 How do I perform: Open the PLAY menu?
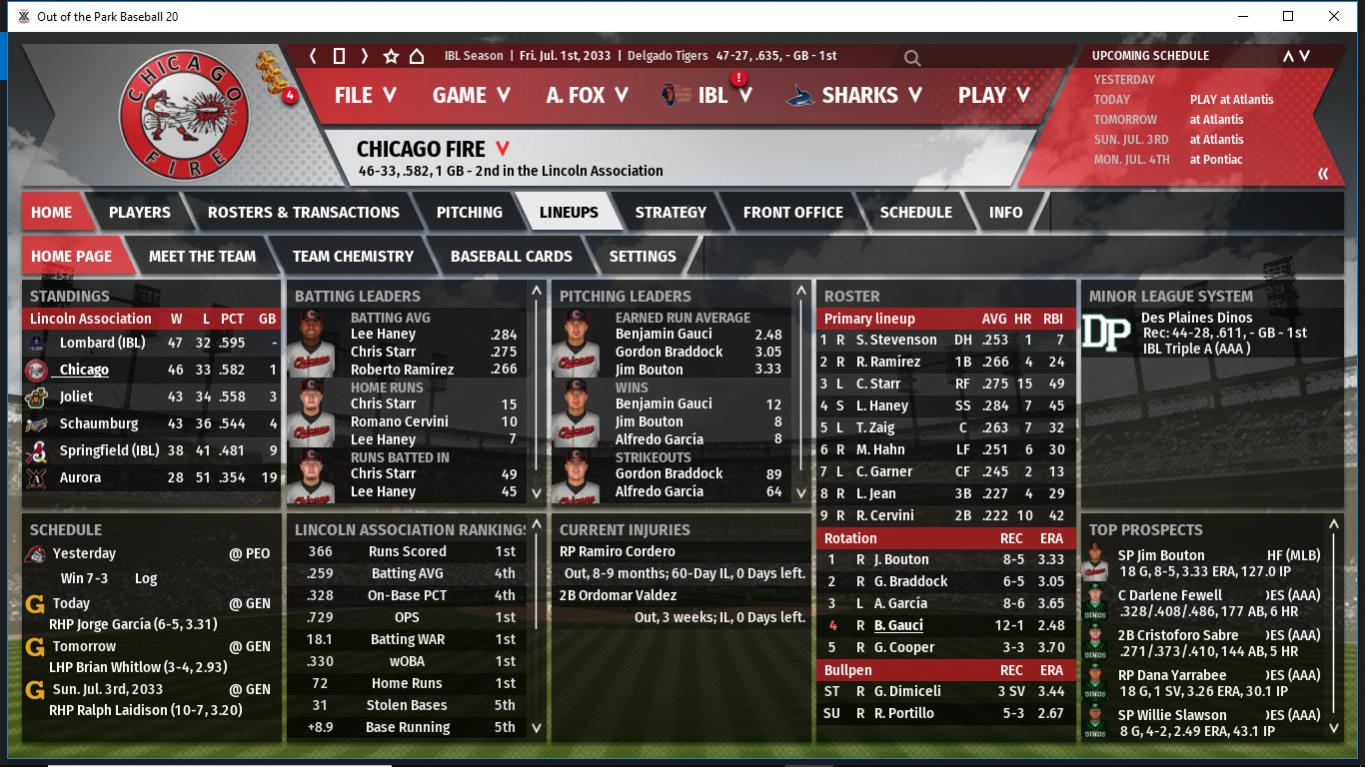point(993,95)
